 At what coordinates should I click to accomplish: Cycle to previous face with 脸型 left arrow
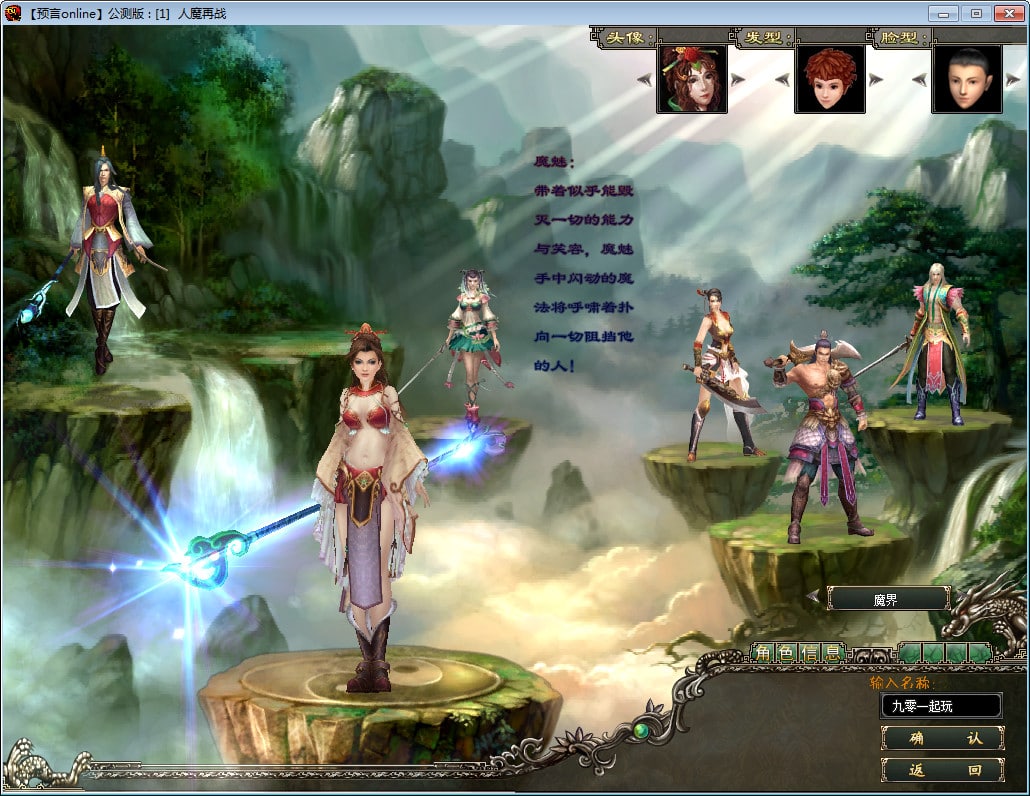[x=921, y=80]
